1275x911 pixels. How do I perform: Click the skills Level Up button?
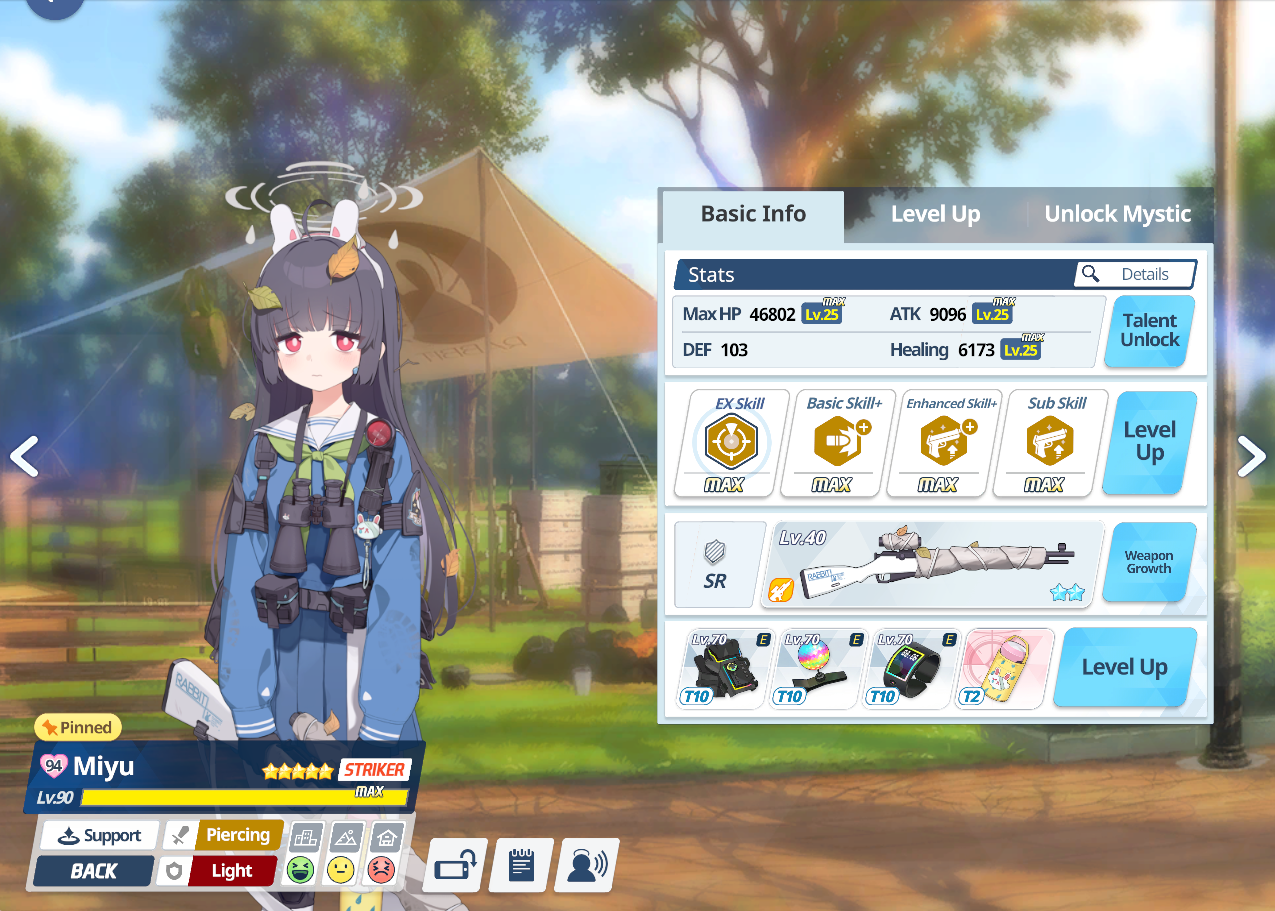[x=1149, y=441]
